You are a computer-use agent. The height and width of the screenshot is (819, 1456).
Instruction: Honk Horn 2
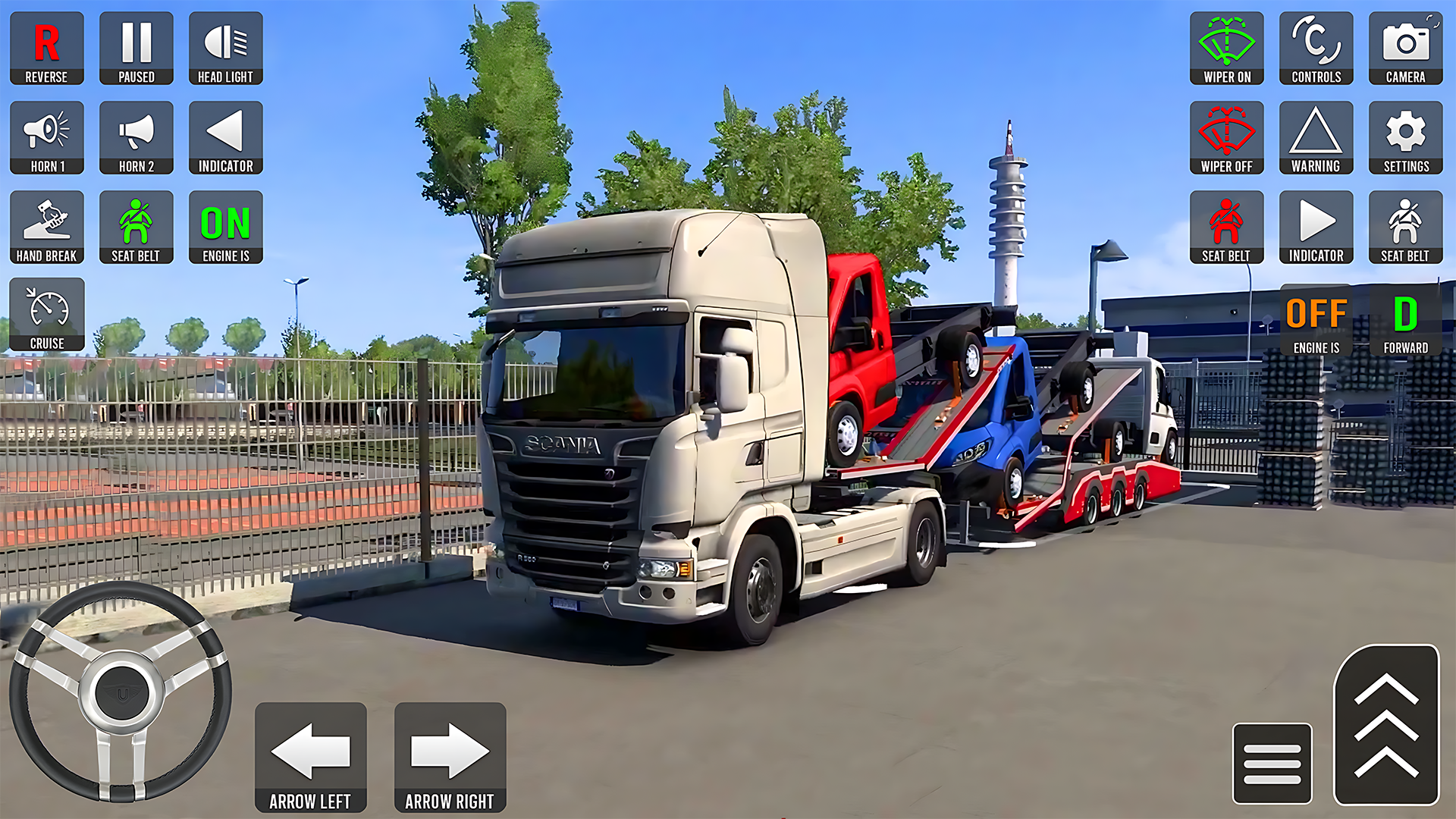(x=136, y=136)
